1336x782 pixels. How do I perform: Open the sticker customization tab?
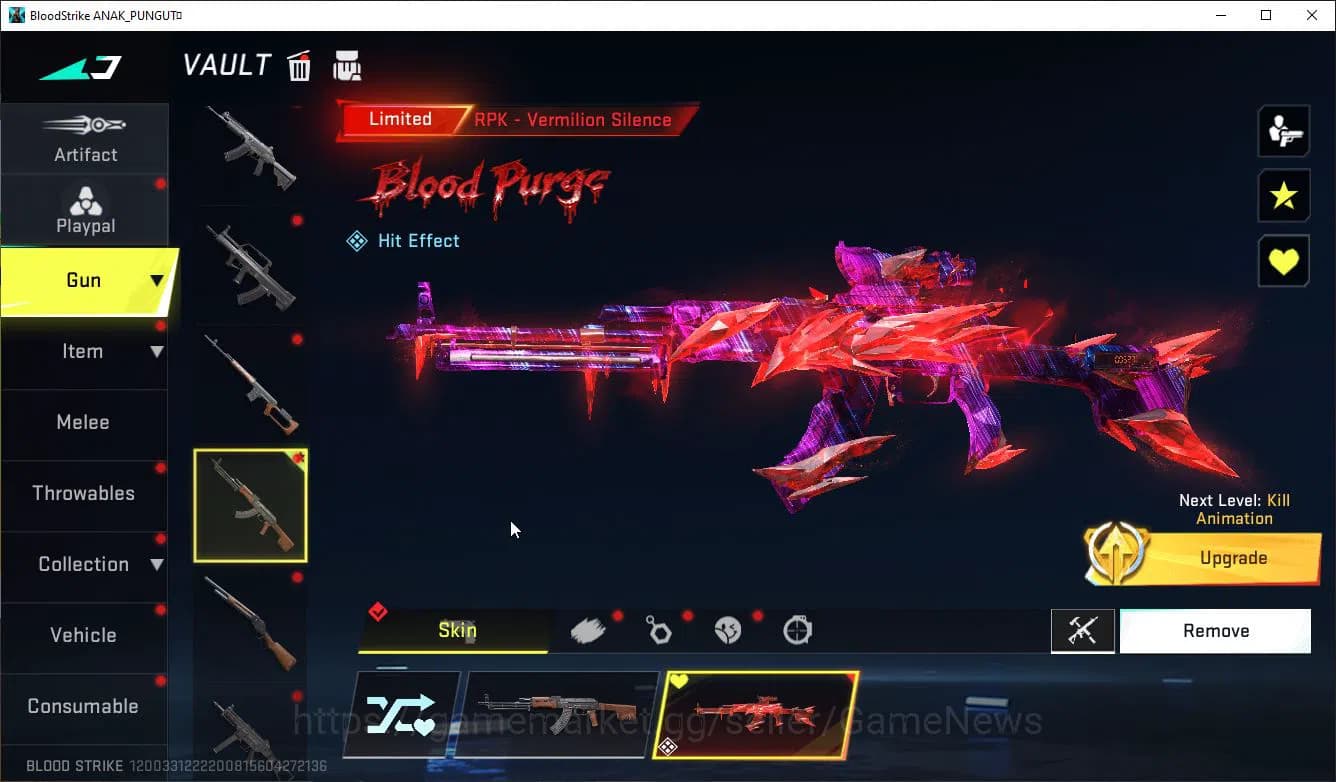pyautogui.click(x=728, y=629)
